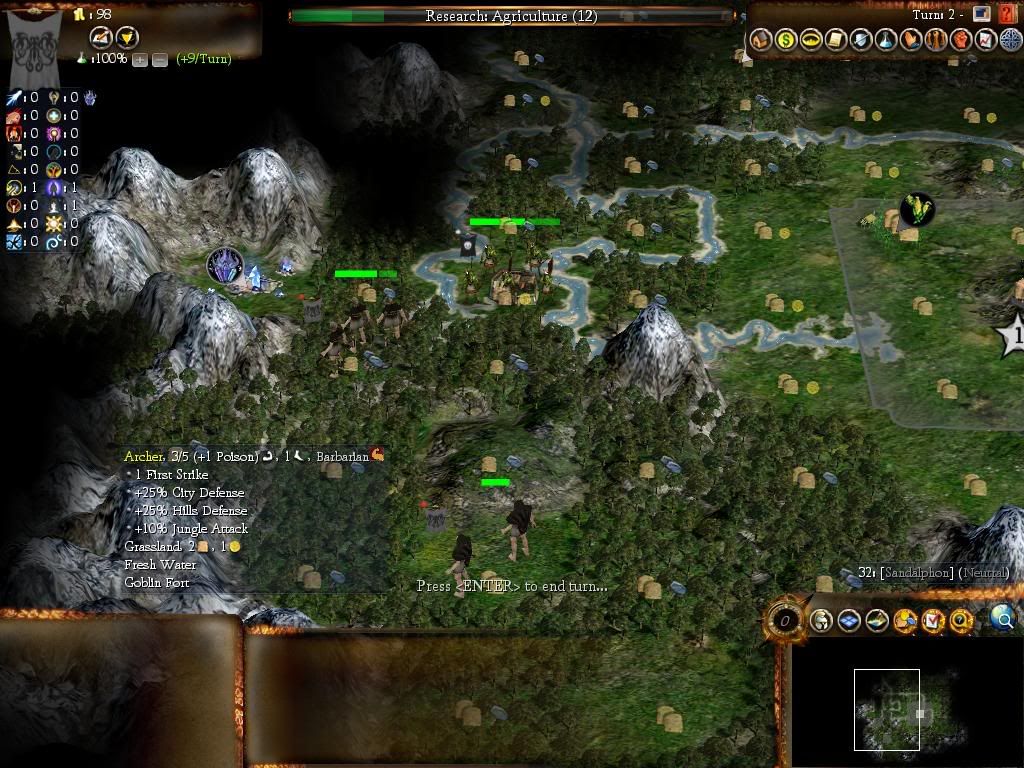
Task: Open the finance advisor dollar icon
Action: [x=786, y=40]
